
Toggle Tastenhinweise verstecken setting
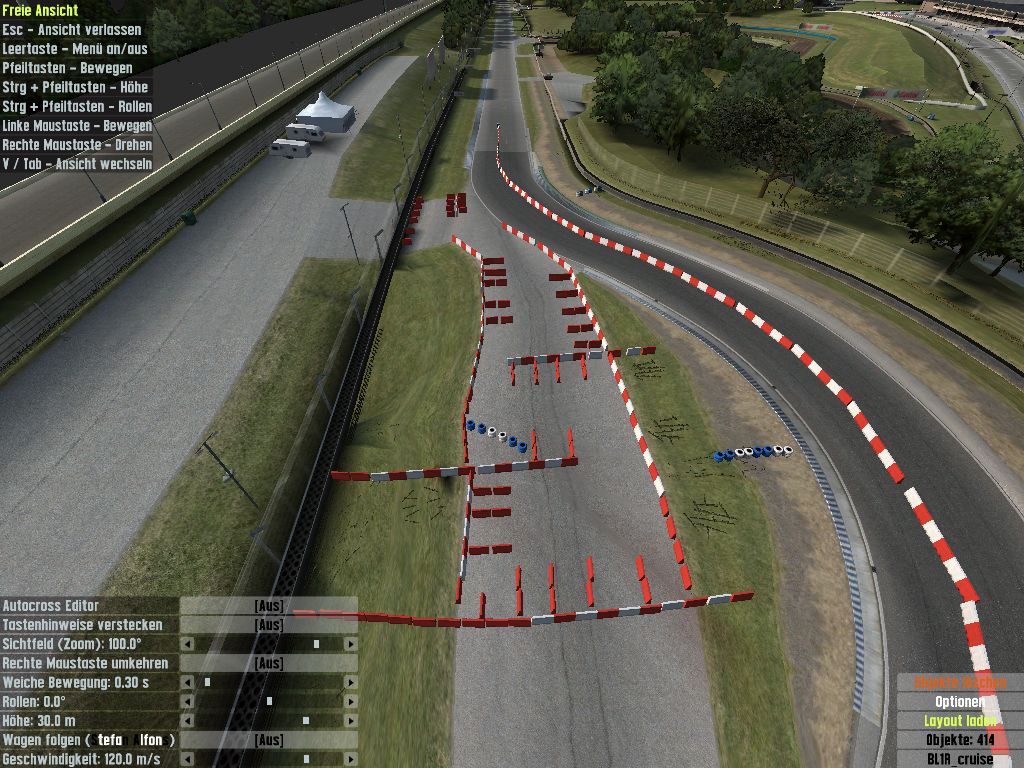268,625
